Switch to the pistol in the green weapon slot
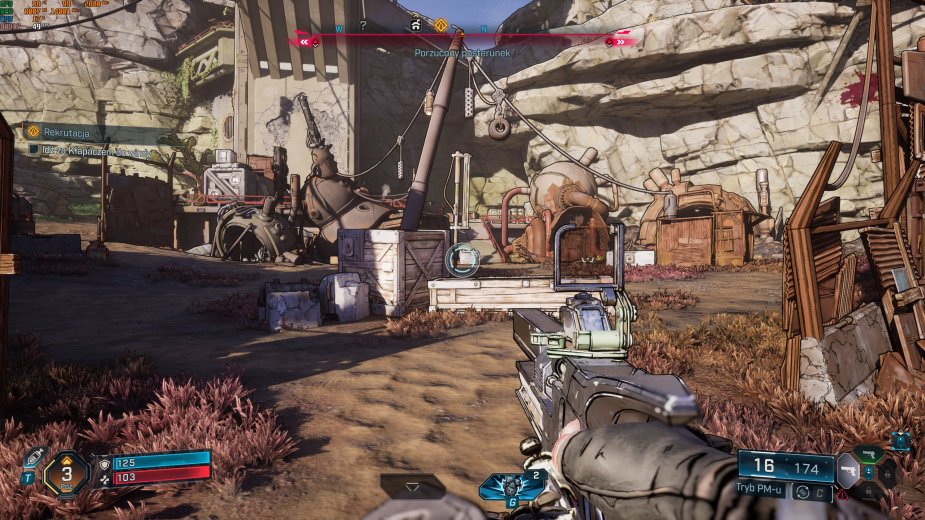The width and height of the screenshot is (925, 520). [868, 455]
